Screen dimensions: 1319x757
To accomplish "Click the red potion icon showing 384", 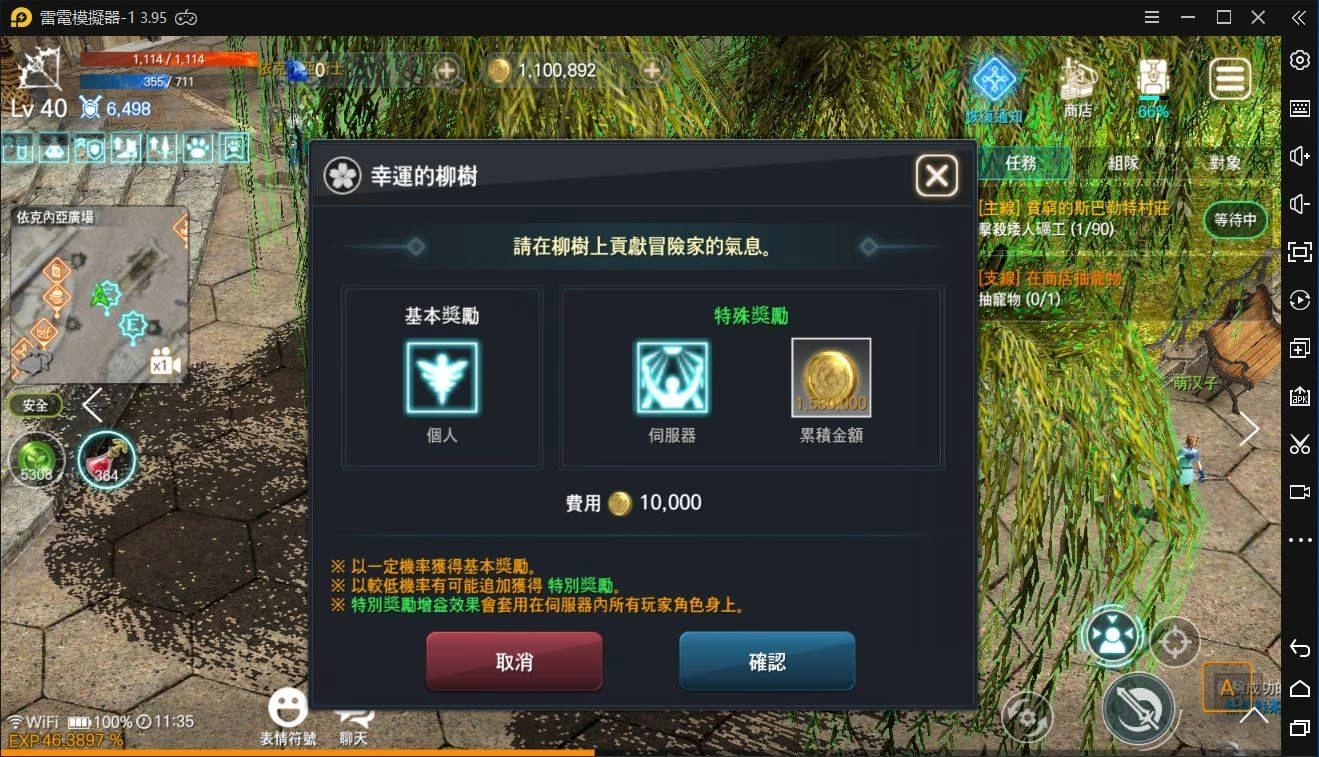I will [107, 460].
